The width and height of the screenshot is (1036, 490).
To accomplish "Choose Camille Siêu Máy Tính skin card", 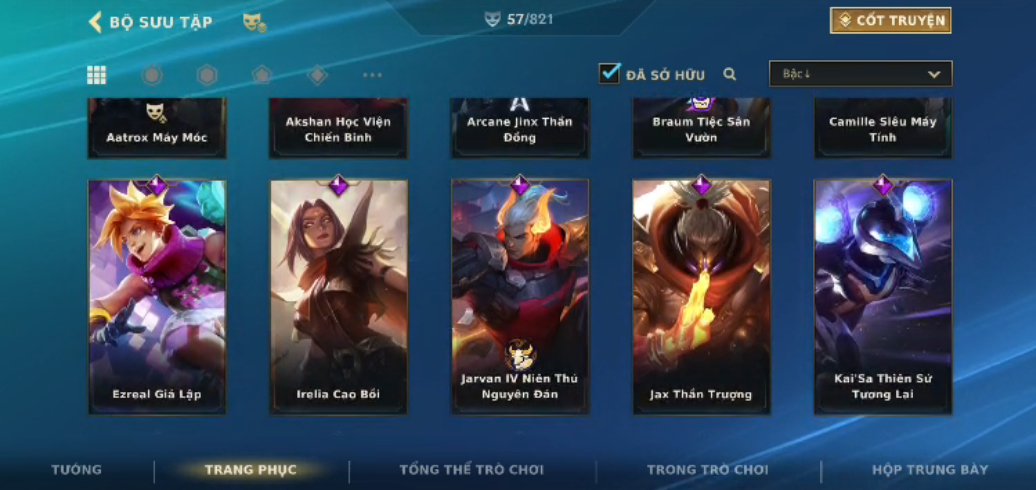I will click(x=883, y=128).
